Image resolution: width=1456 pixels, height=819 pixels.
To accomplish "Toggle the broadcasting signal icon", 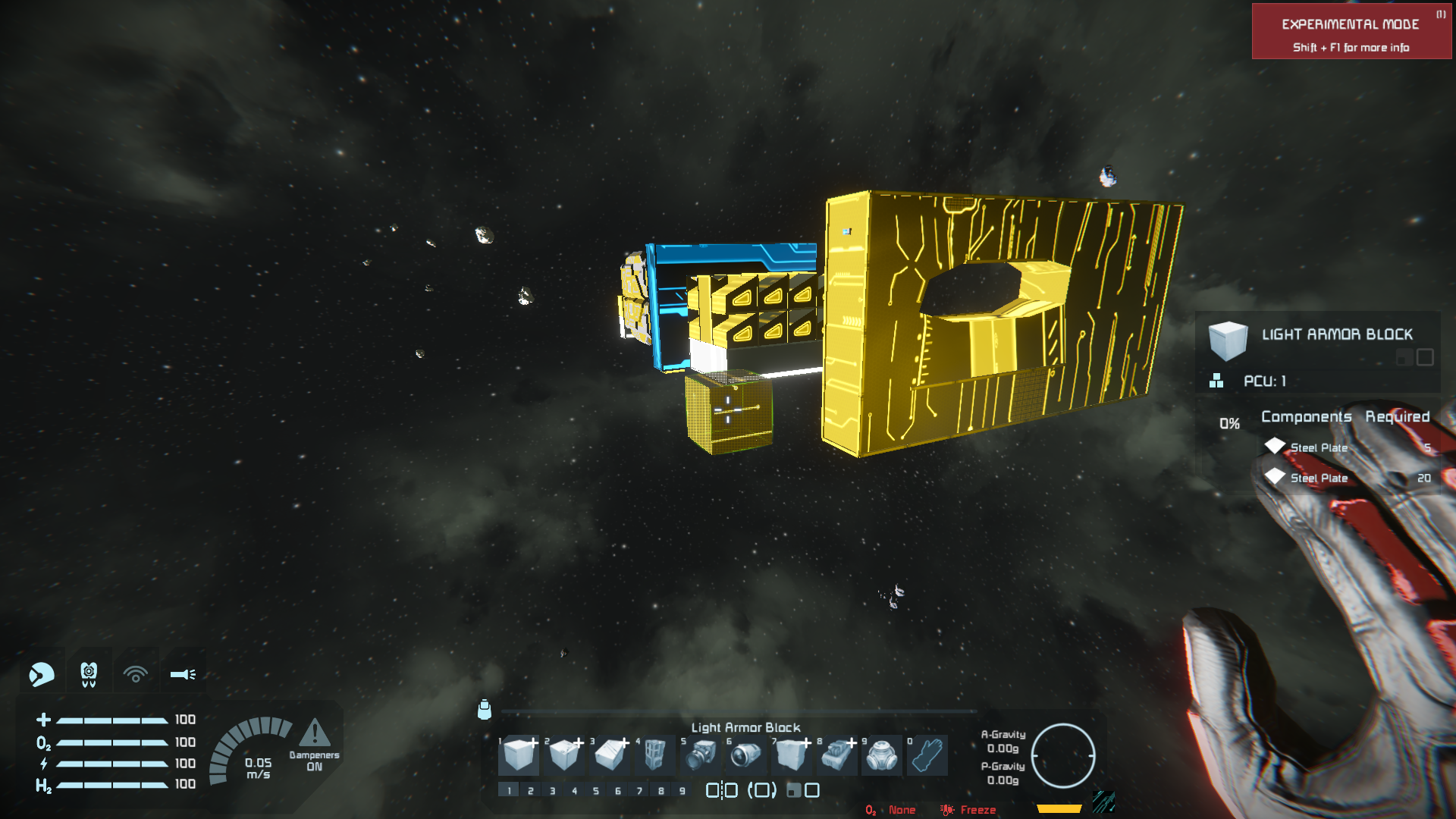I will pyautogui.click(x=136, y=673).
